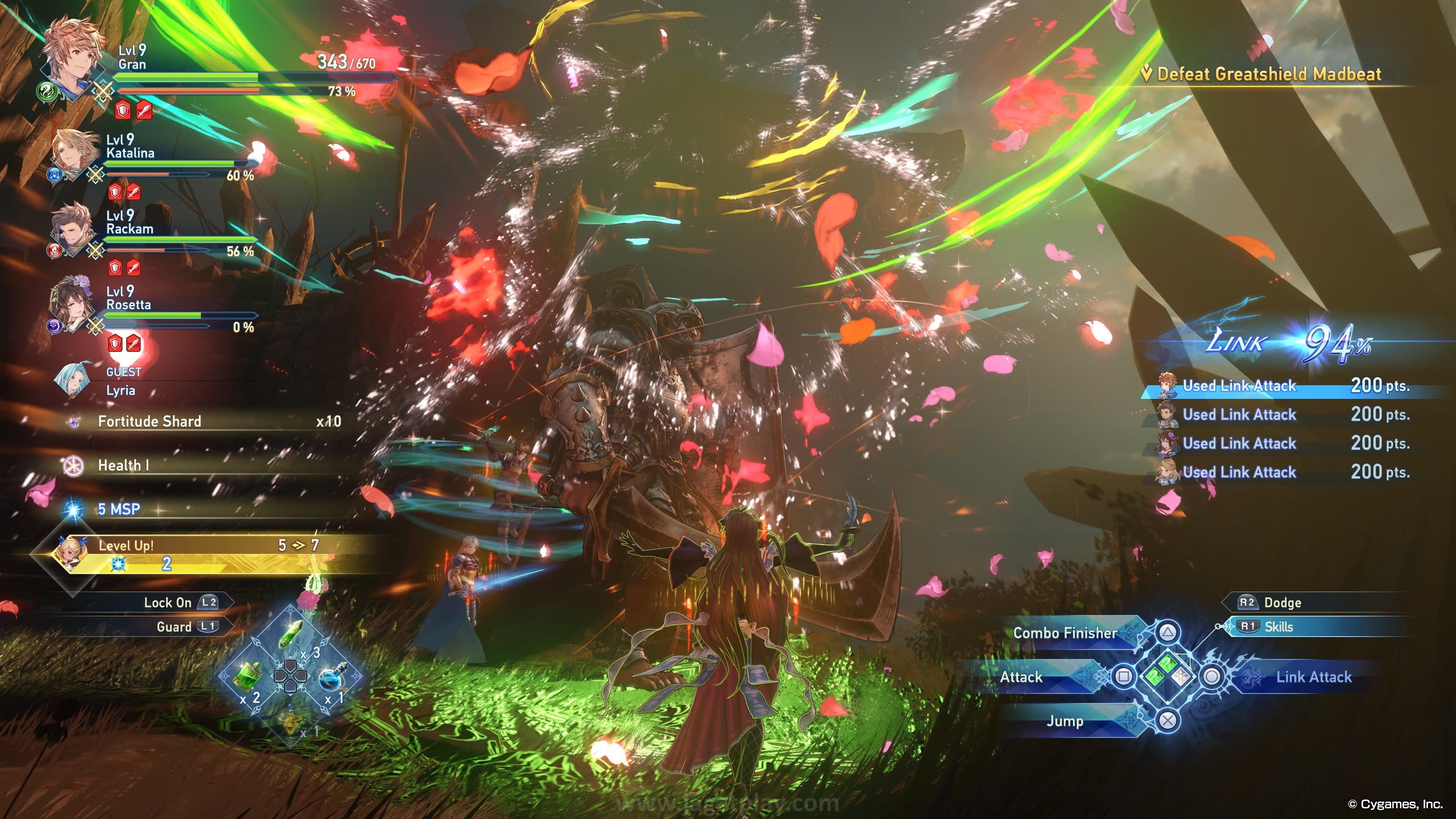Click the Link Attack action label
This screenshot has height=819, width=1456.
coord(1313,677)
